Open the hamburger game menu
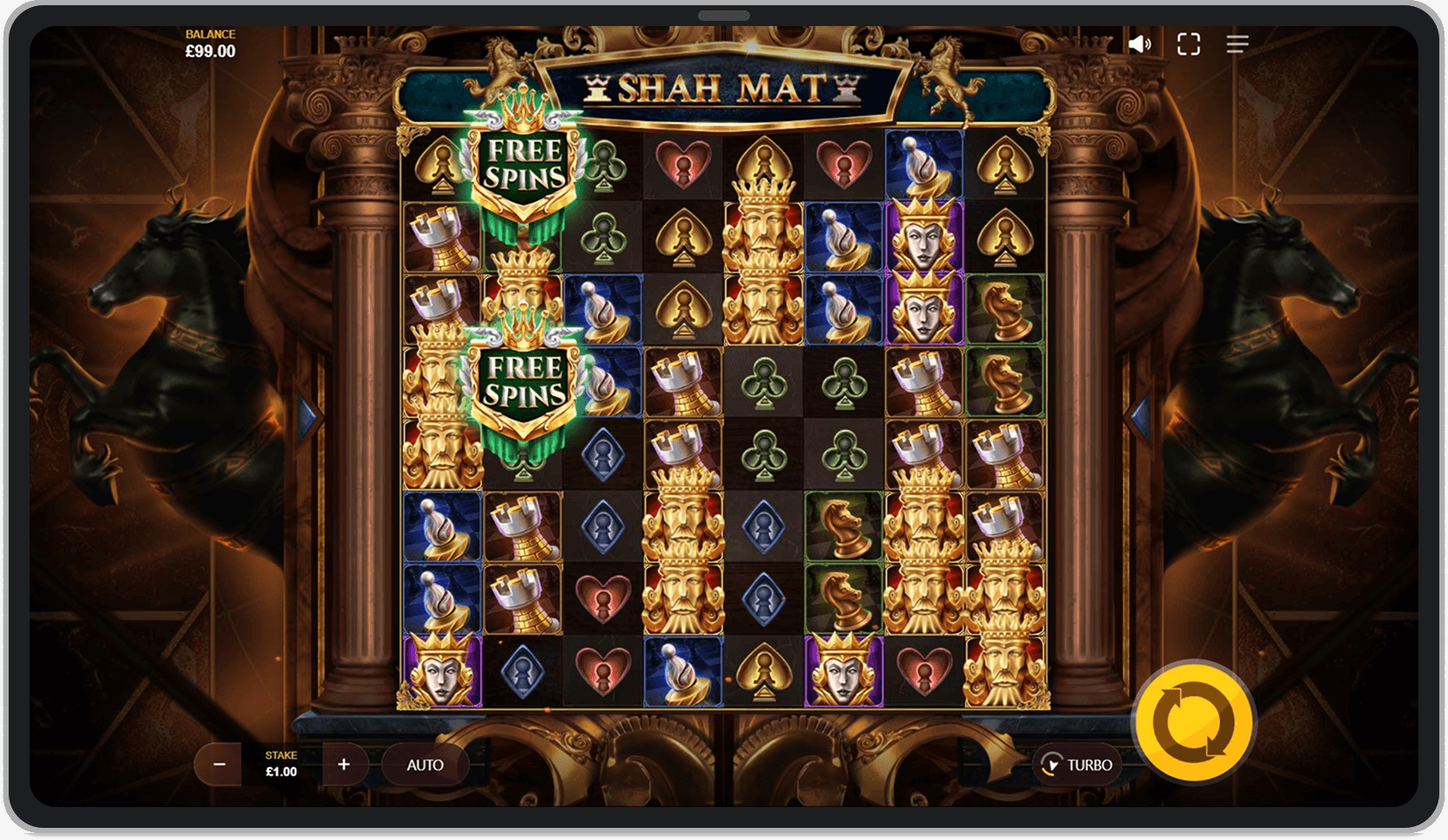 [x=1236, y=43]
